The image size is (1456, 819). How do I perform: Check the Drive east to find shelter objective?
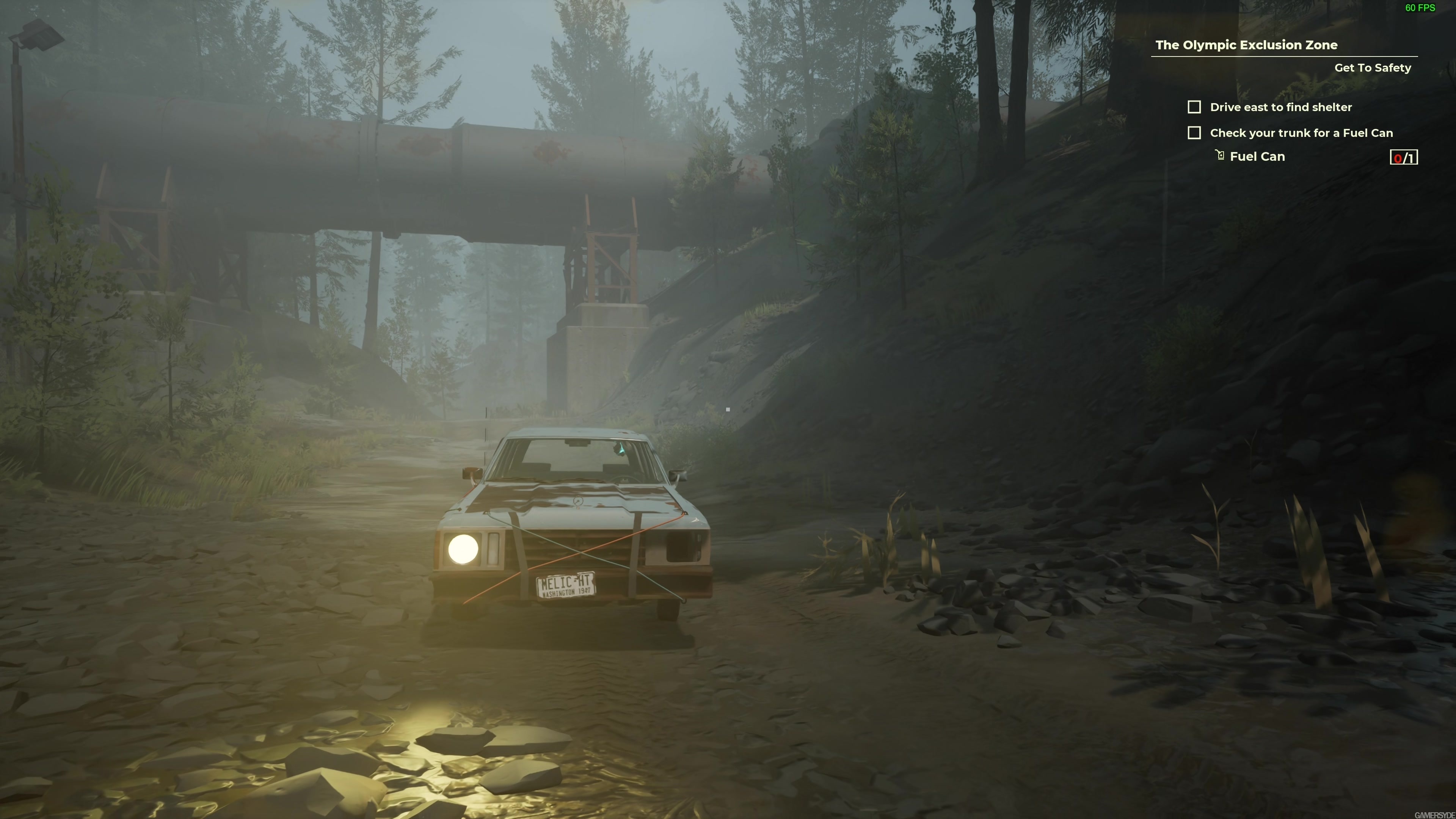pos(1194,107)
